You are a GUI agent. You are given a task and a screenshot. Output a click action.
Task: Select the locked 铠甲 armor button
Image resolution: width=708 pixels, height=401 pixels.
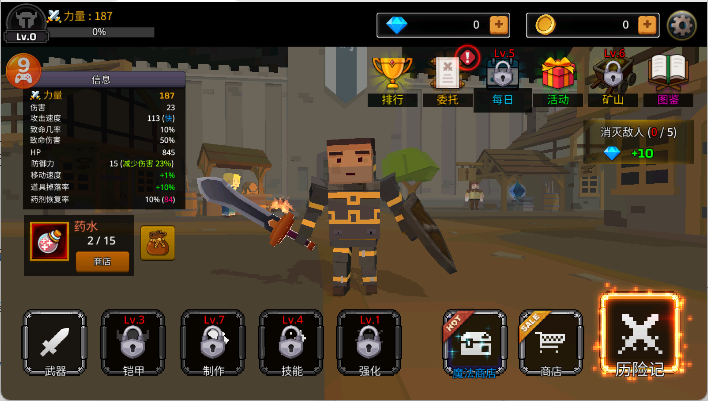[x=133, y=345]
